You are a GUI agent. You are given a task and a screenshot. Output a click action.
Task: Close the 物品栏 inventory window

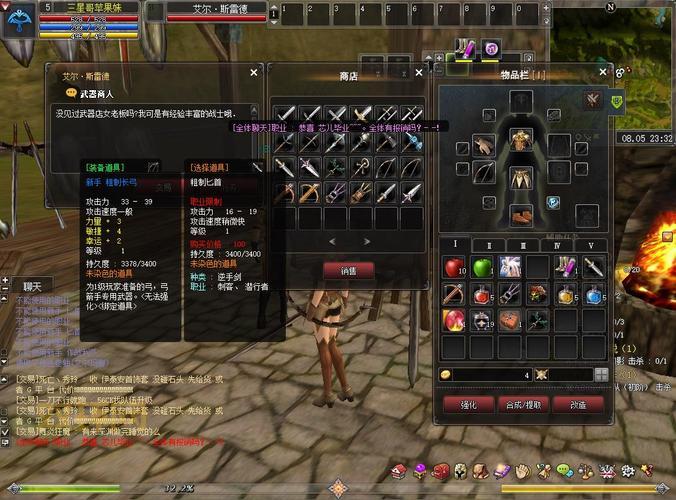click(x=602, y=72)
